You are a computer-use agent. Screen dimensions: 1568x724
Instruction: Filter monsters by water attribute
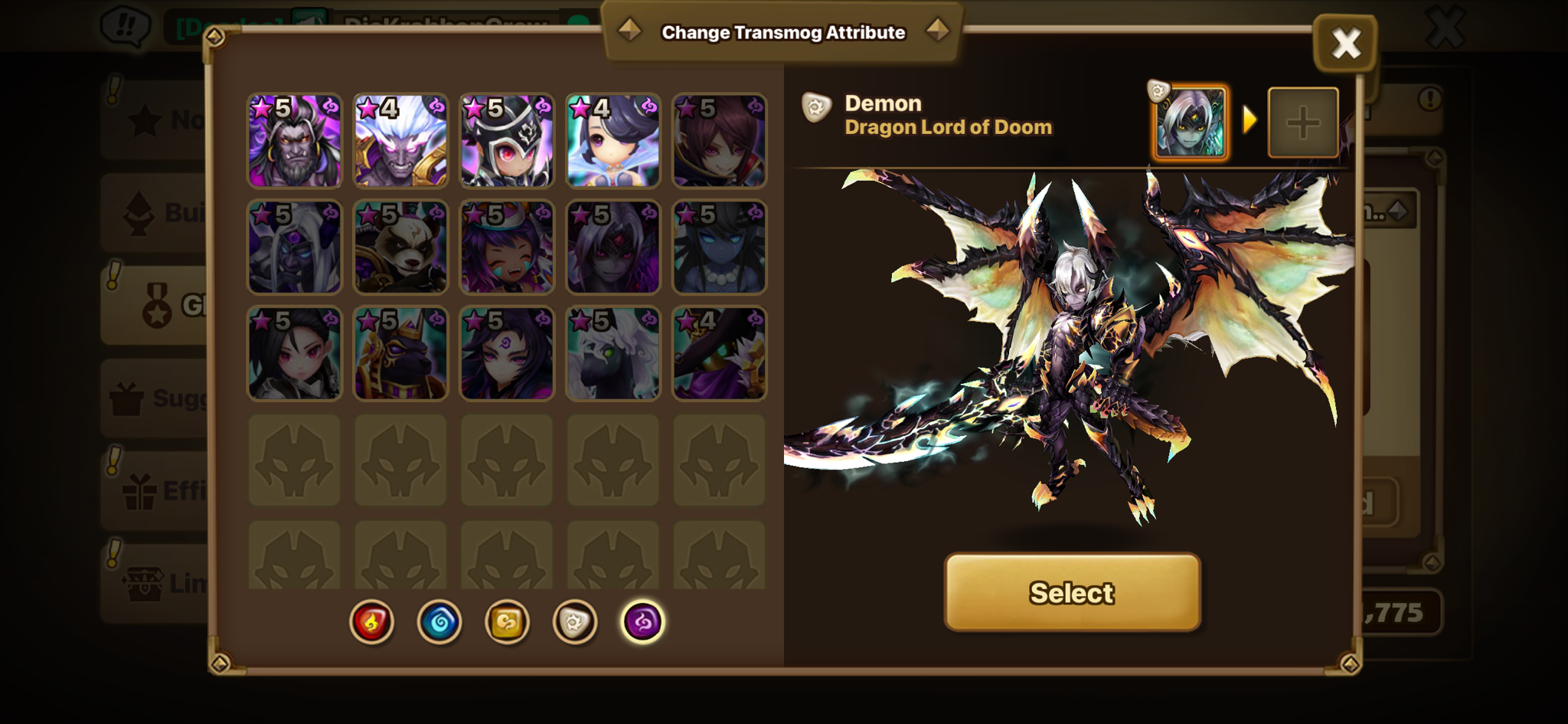point(439,621)
